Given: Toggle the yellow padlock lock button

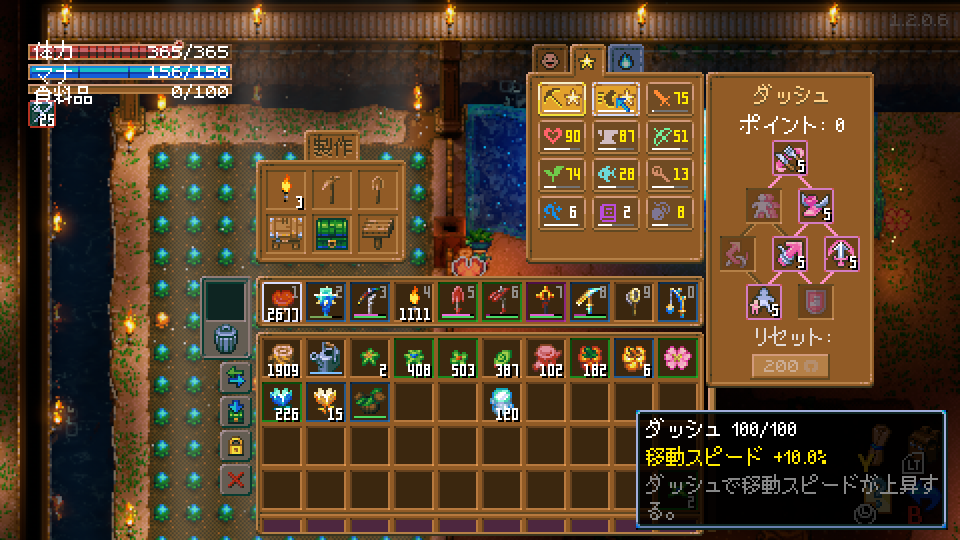Looking at the screenshot, I should pos(236,445).
